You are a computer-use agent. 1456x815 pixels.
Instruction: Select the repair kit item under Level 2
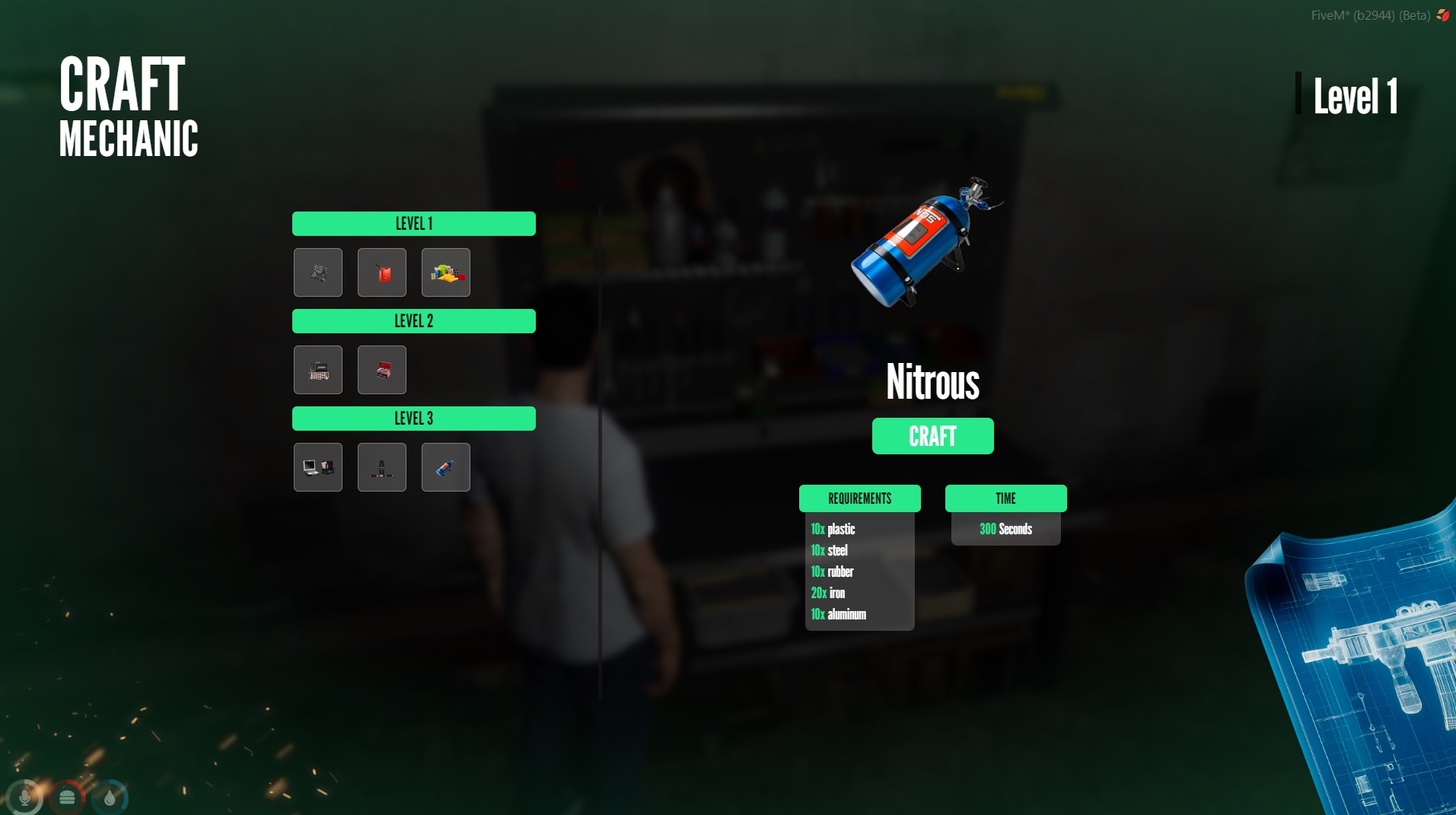pos(318,370)
